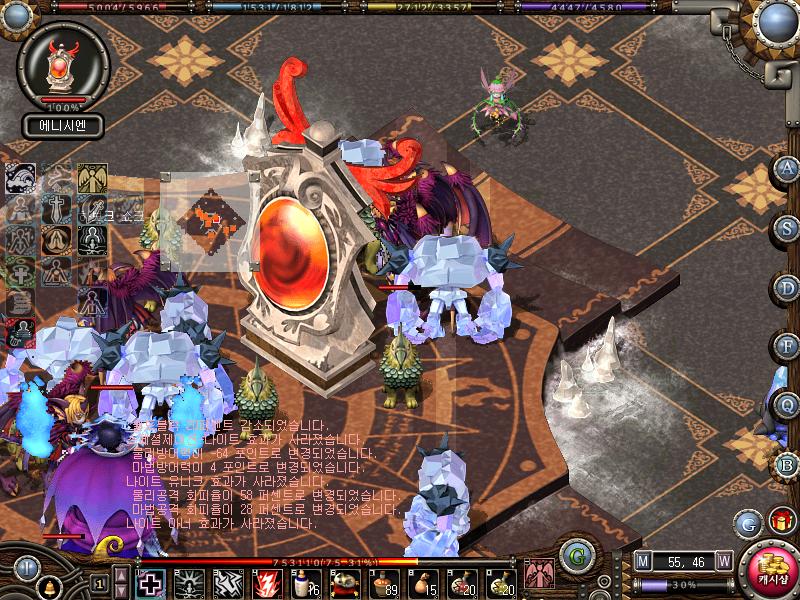800x600 pixels.
Task: Click the round F shortcut button
Action: point(788,346)
